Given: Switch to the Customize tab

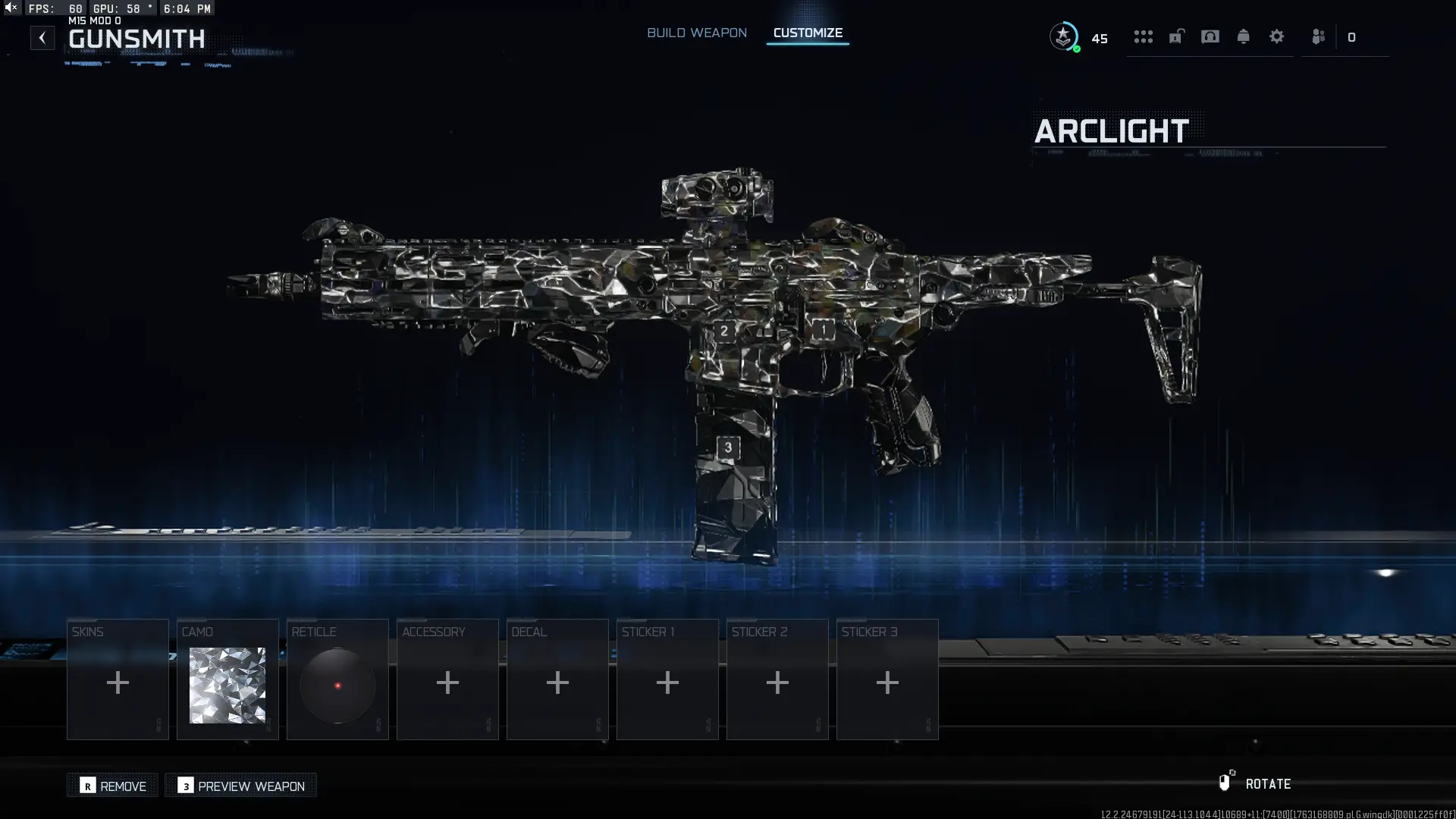Looking at the screenshot, I should (x=807, y=33).
